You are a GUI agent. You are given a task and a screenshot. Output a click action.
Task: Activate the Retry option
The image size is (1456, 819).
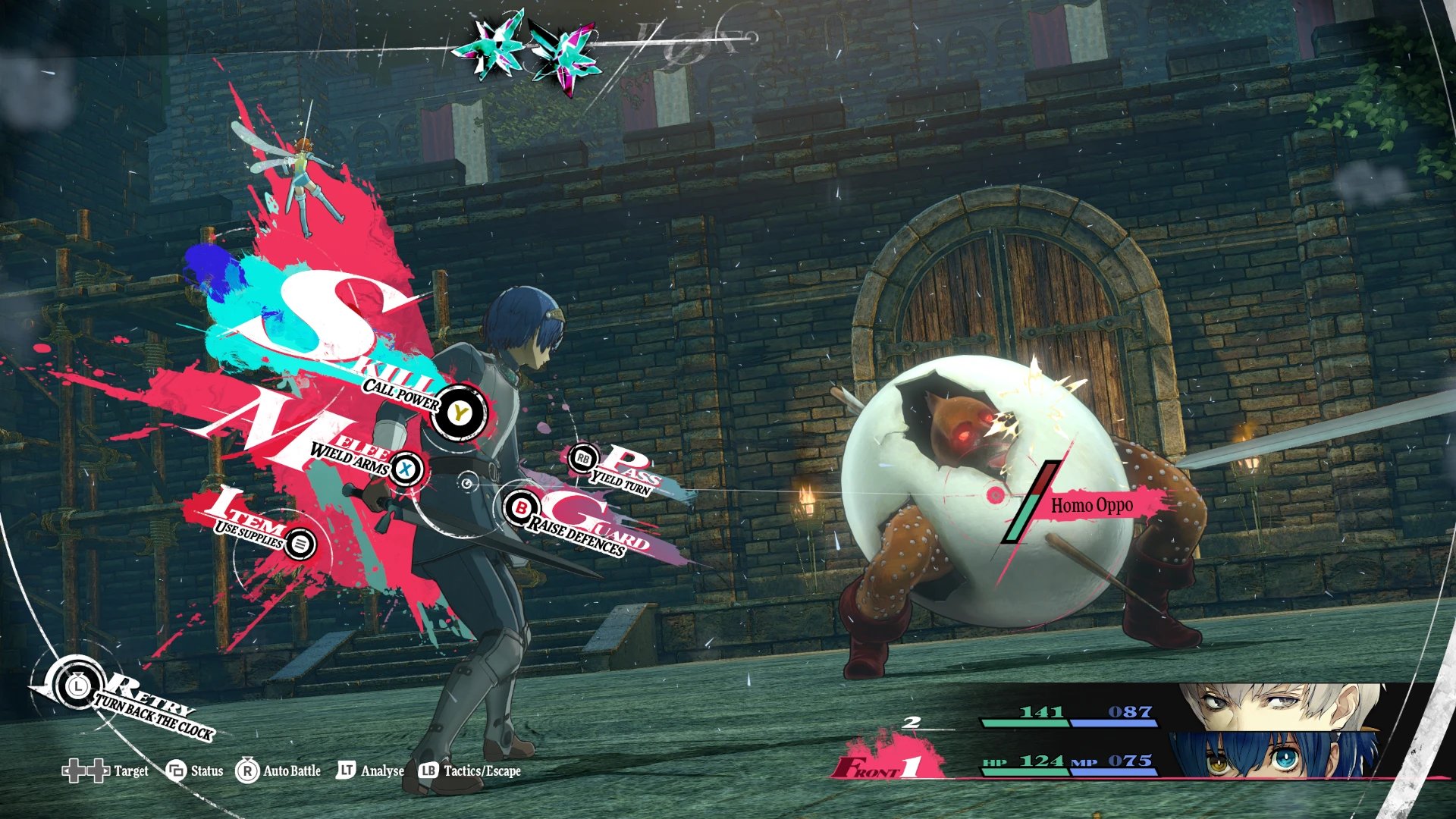tap(77, 687)
